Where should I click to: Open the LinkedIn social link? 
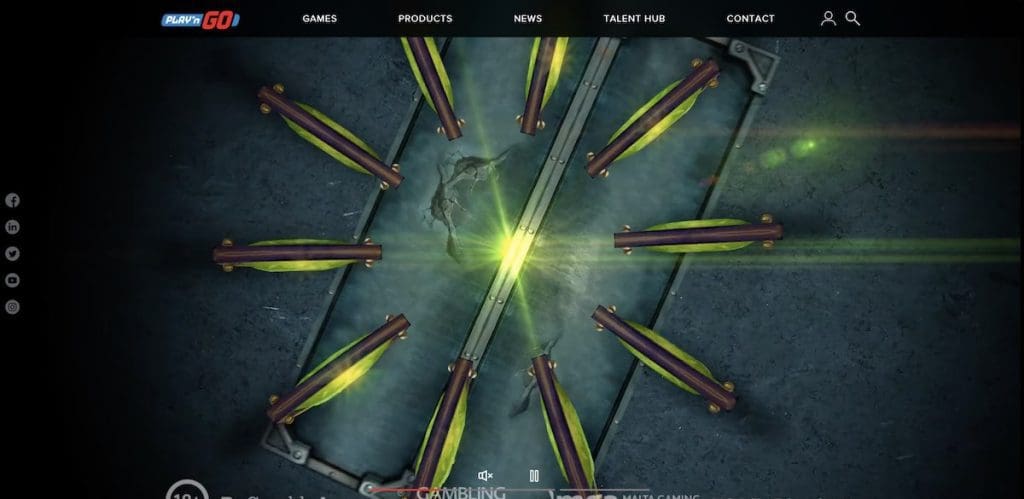(13, 227)
